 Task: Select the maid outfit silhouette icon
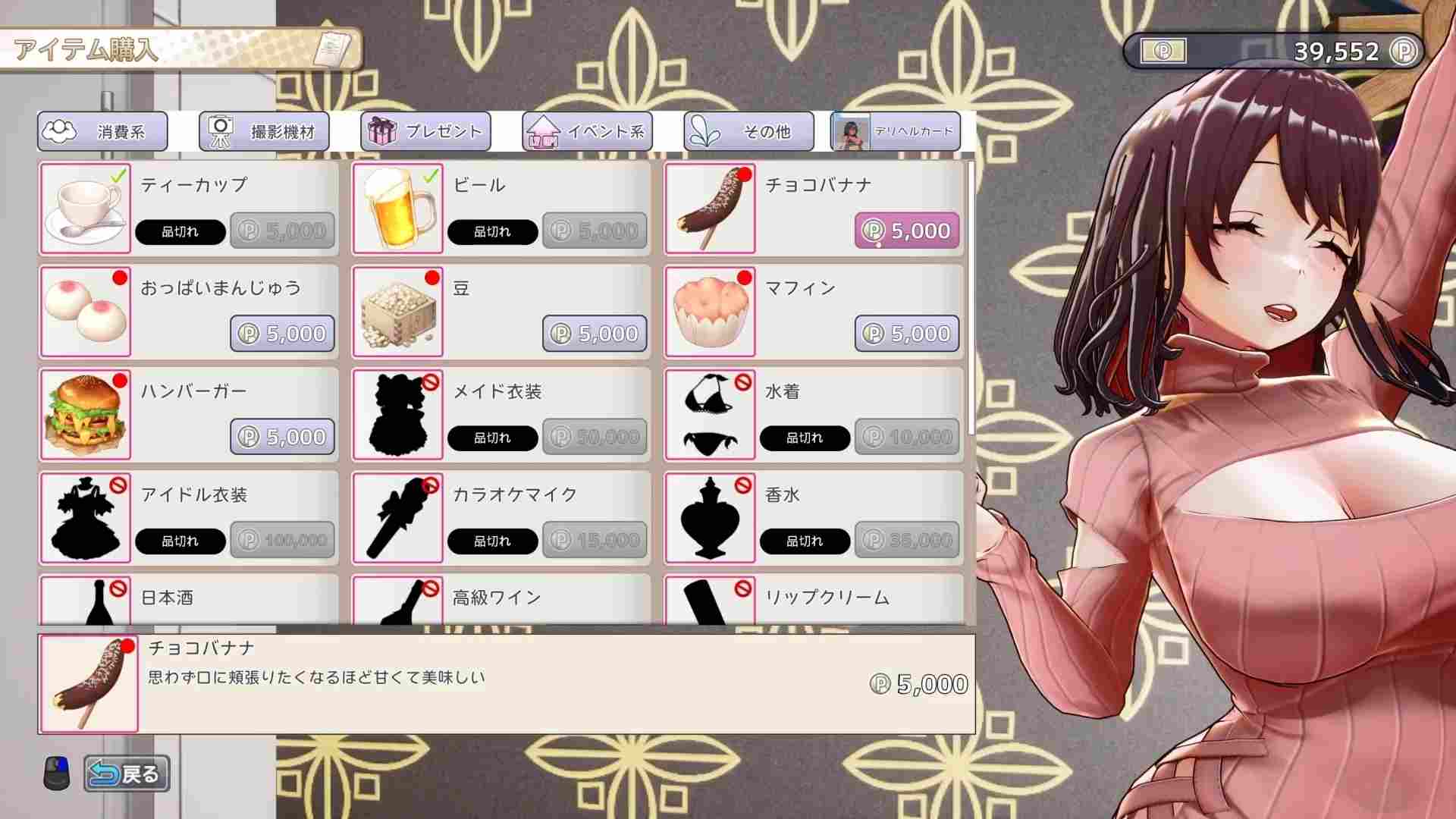[x=397, y=413]
